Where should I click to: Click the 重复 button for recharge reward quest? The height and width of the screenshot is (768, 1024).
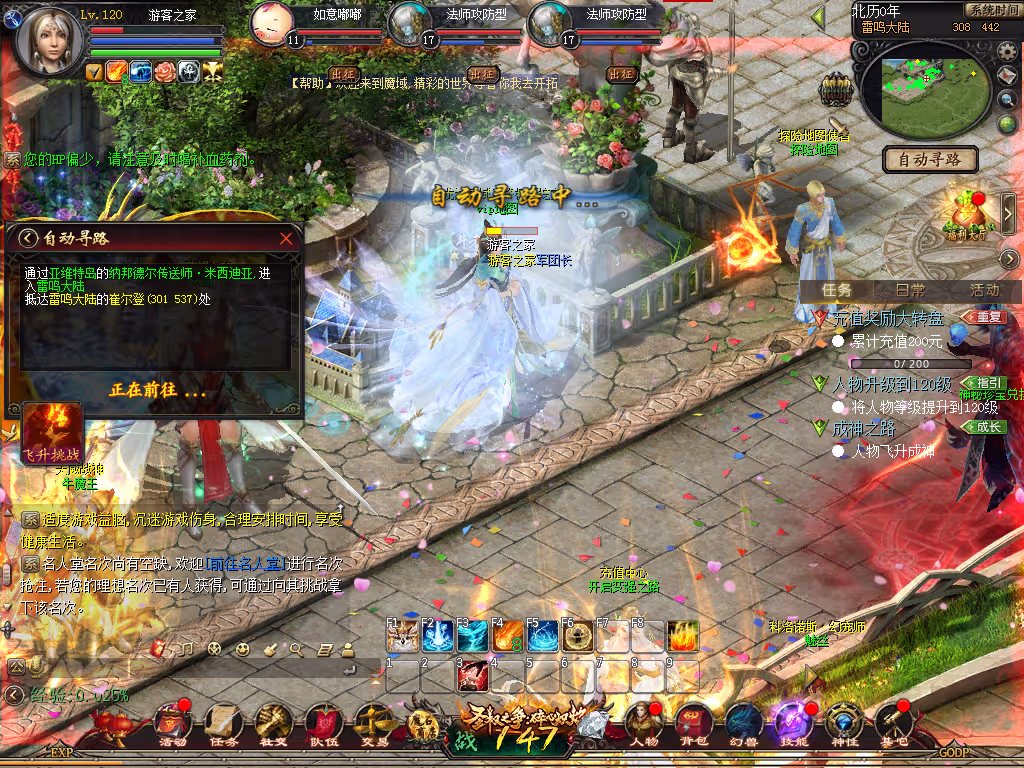pos(986,318)
